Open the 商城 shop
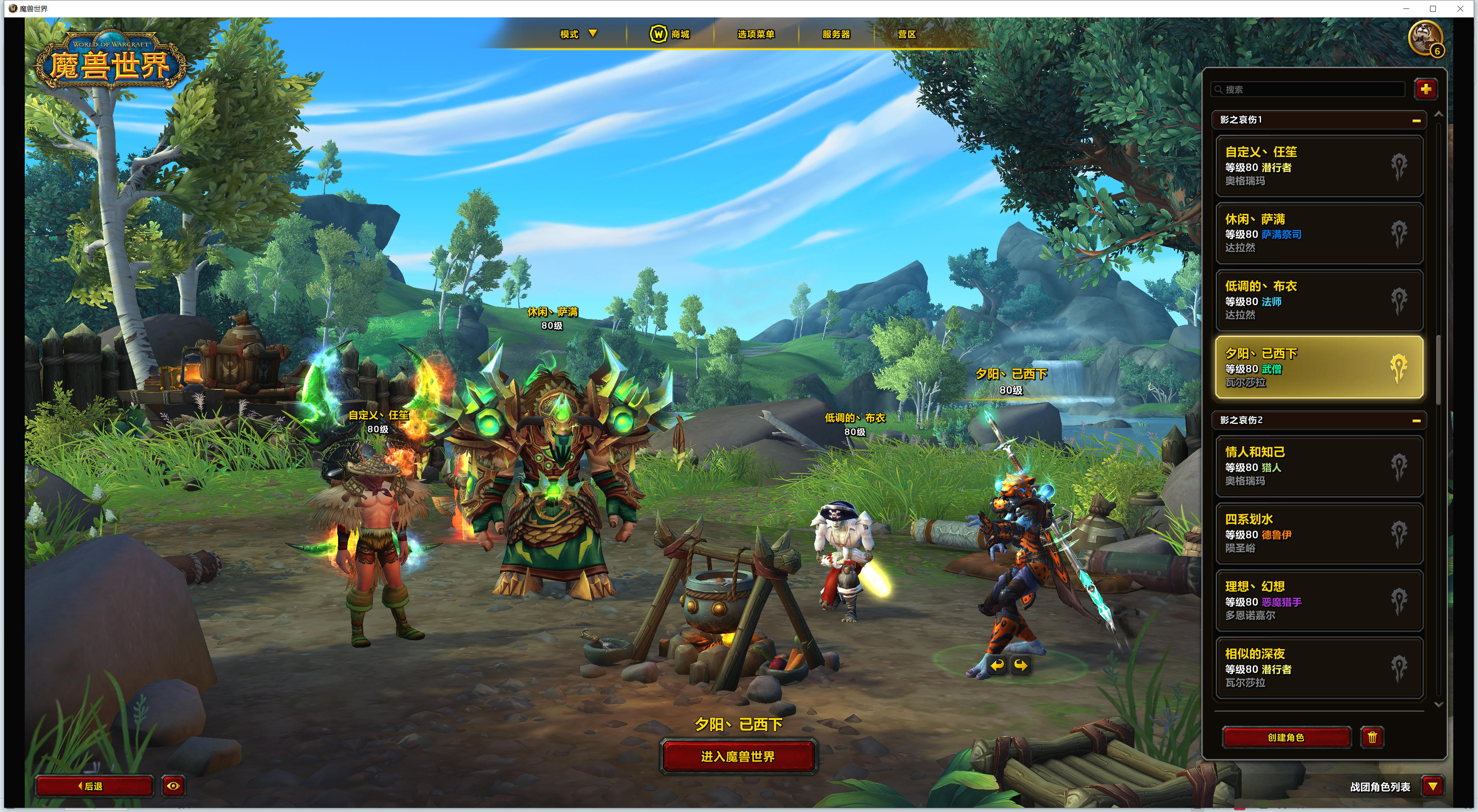Image resolution: width=1478 pixels, height=812 pixels. [670, 34]
